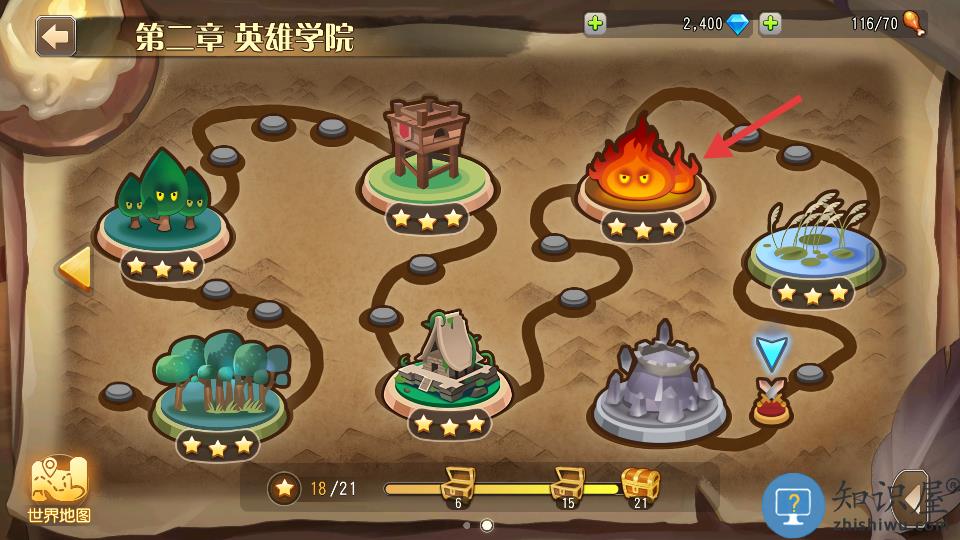Choose the fire monster stage

coord(642,170)
